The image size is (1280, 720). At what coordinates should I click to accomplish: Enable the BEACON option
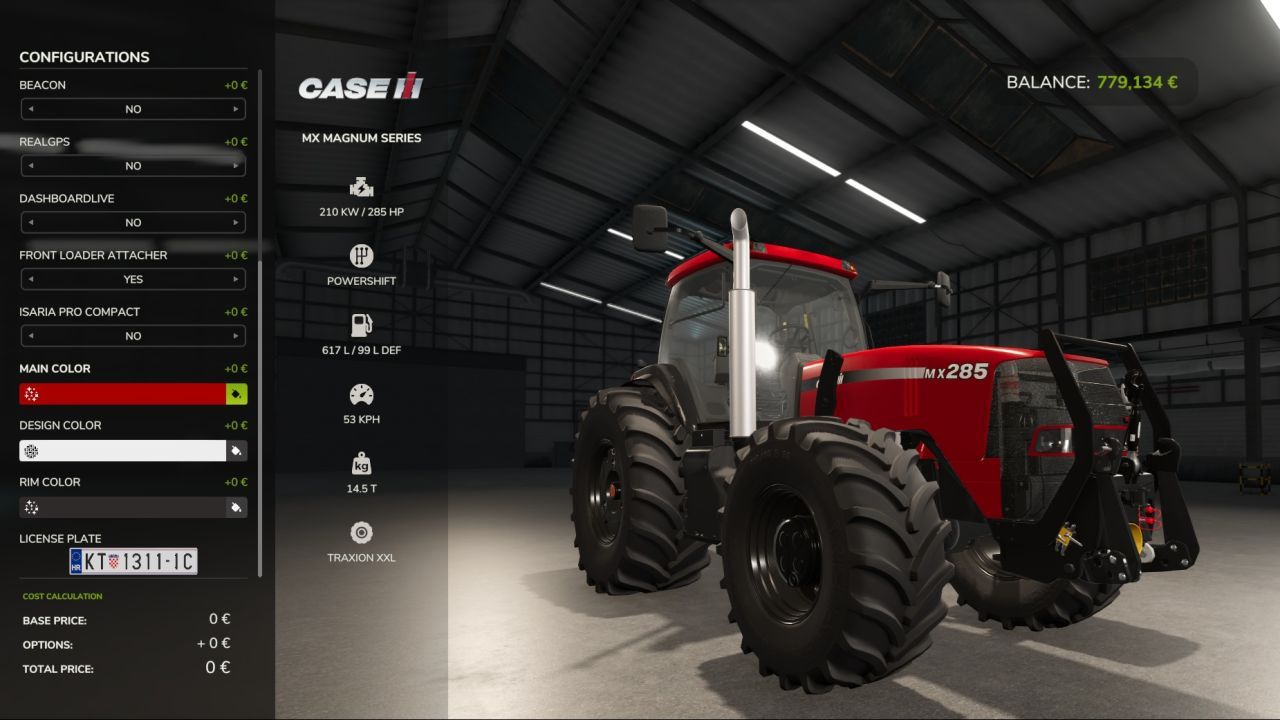[133, 109]
